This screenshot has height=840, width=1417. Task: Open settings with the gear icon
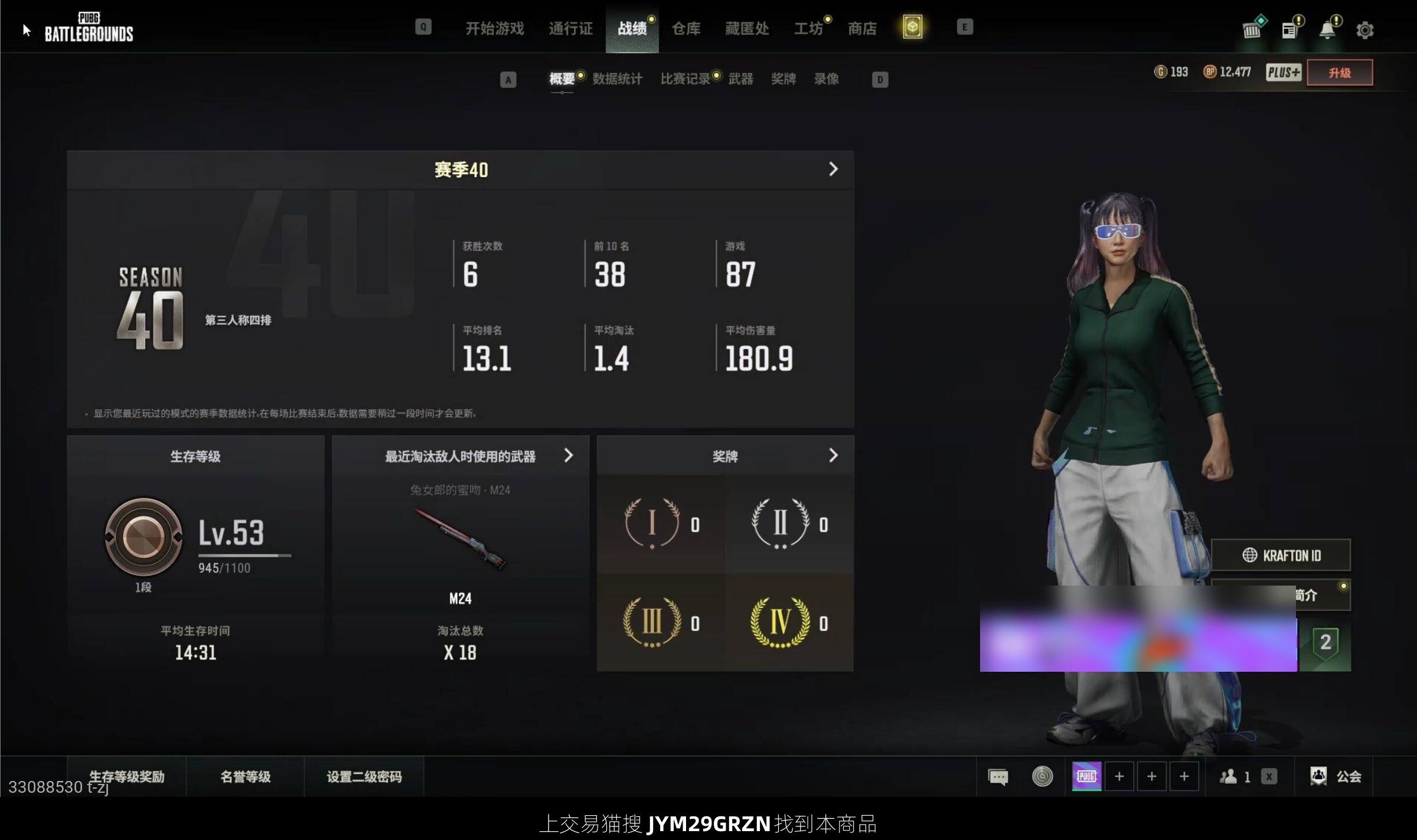(1364, 30)
